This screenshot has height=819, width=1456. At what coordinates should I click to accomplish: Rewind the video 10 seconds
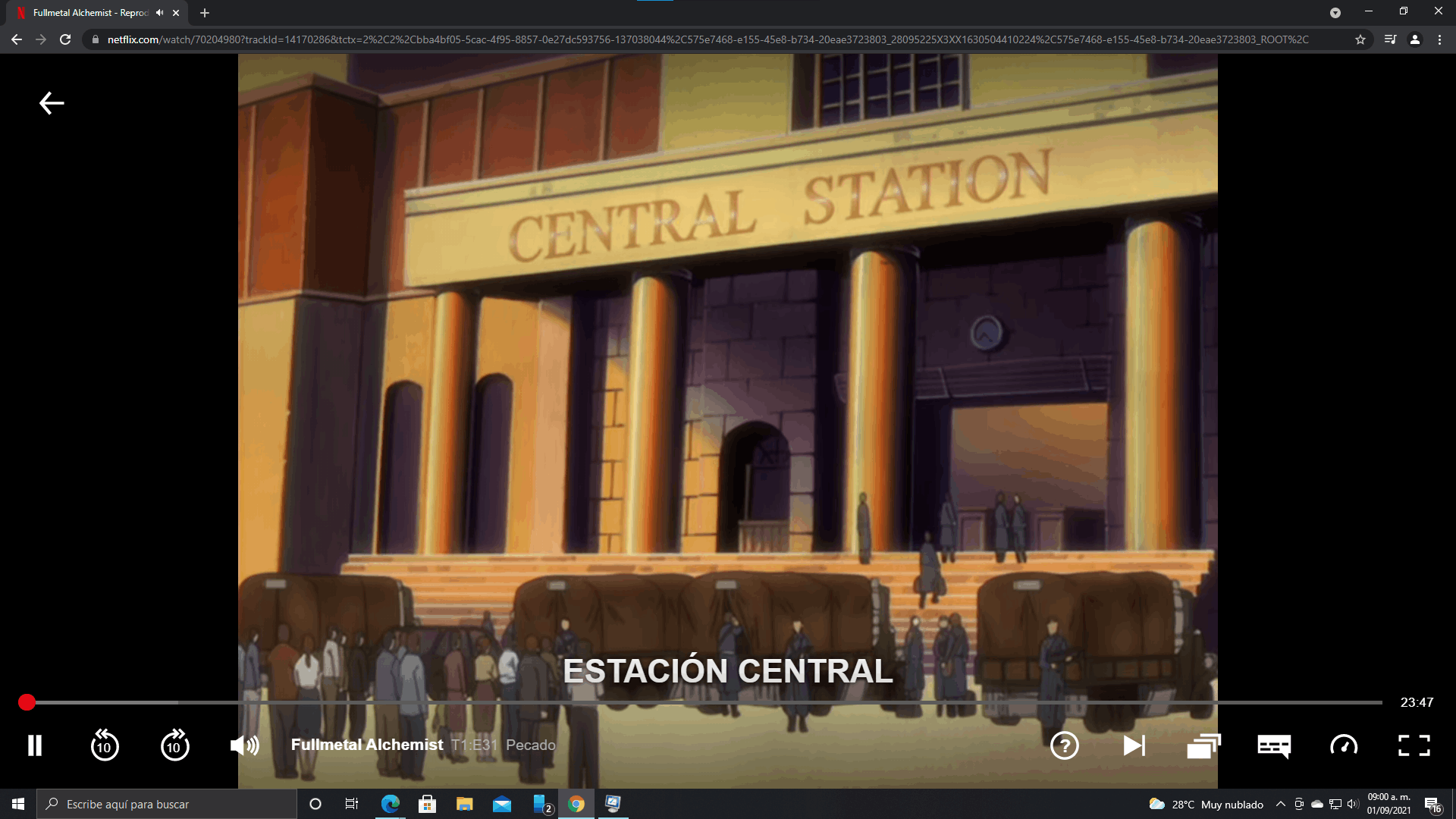pos(105,745)
